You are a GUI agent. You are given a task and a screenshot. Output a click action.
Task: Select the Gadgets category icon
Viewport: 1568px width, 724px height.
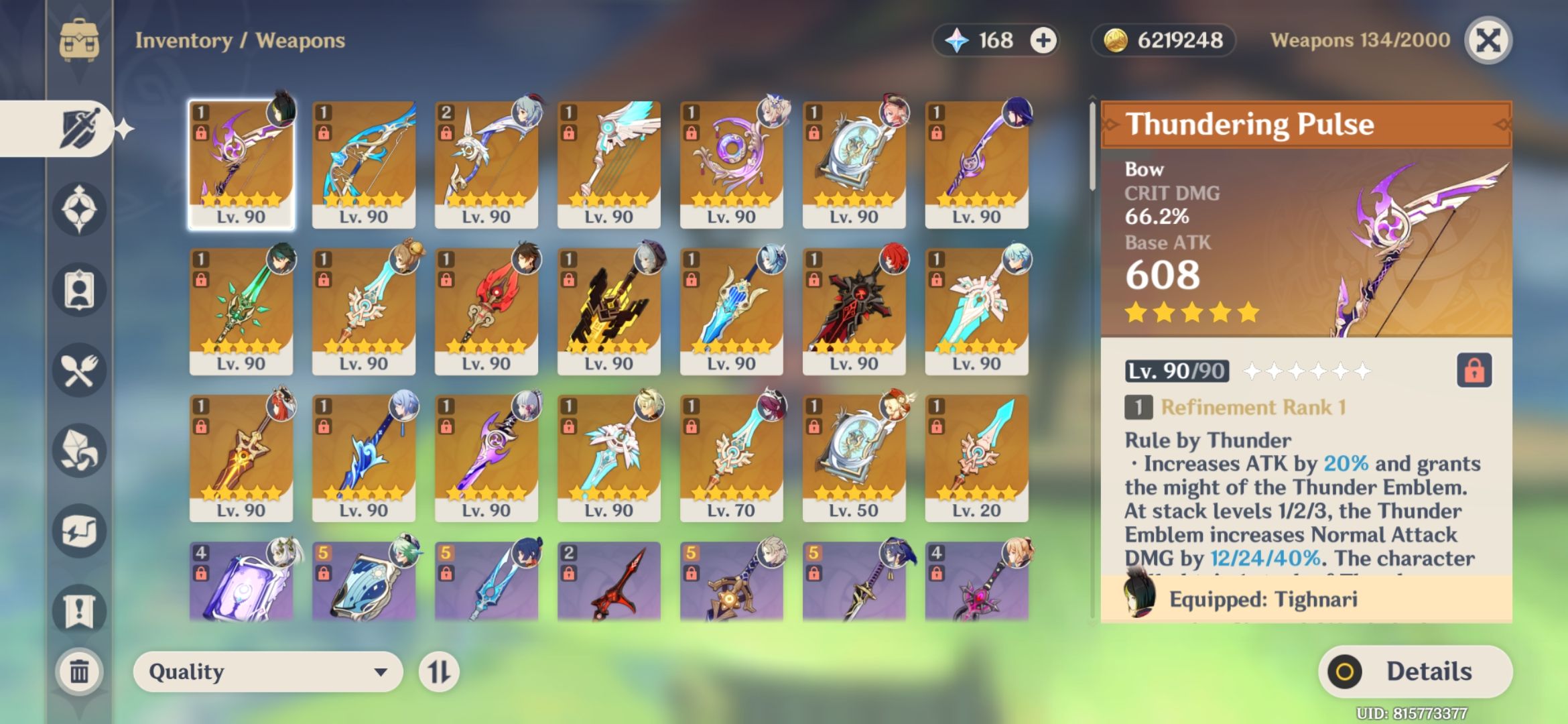[x=79, y=530]
